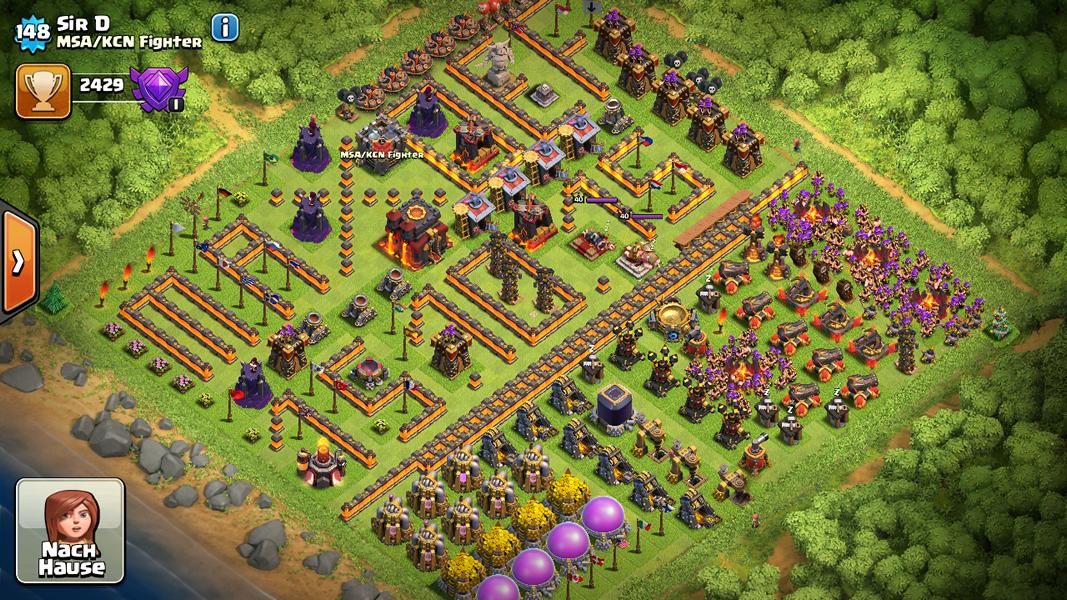1067x600 pixels.
Task: Tap the gold trophy icon
Action: click(43, 91)
